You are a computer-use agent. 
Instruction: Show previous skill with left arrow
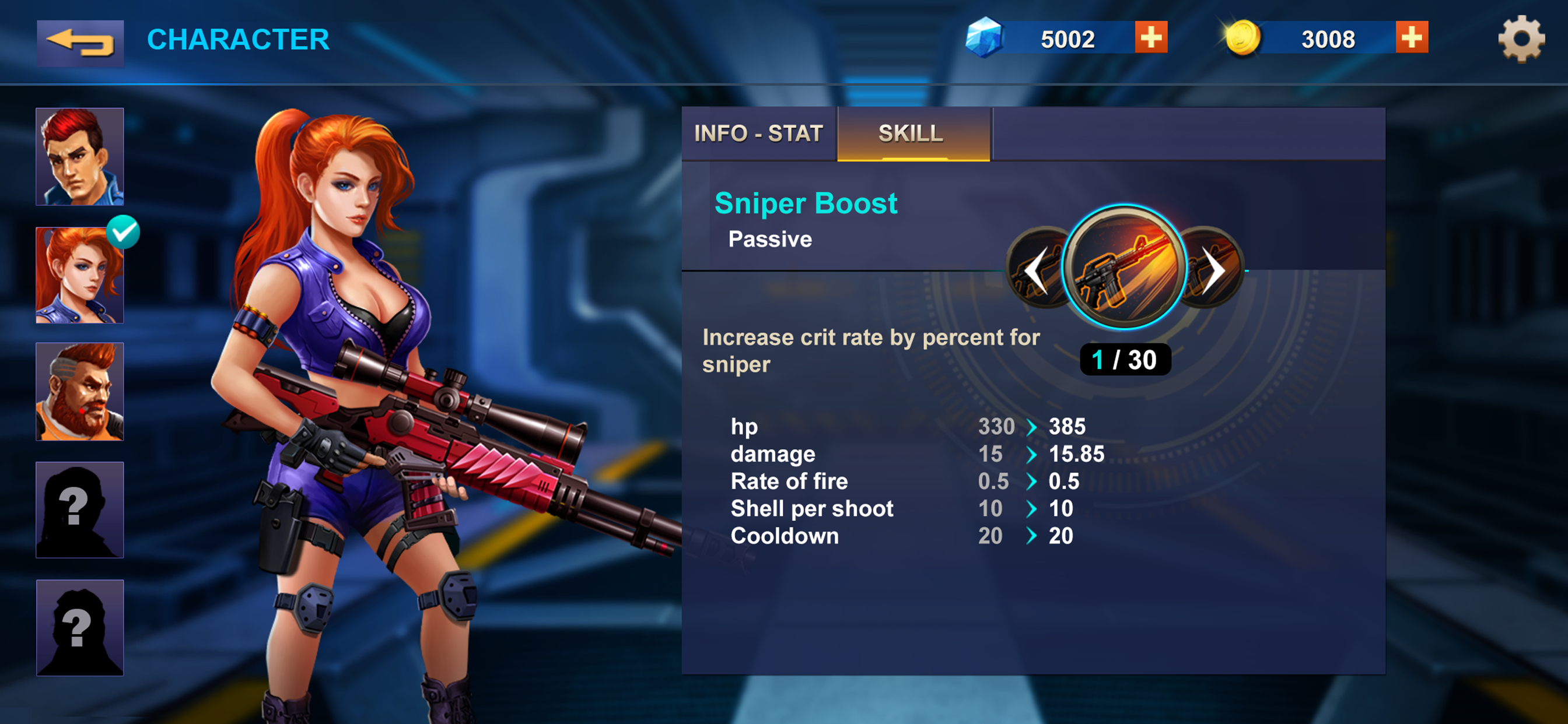tap(1035, 270)
